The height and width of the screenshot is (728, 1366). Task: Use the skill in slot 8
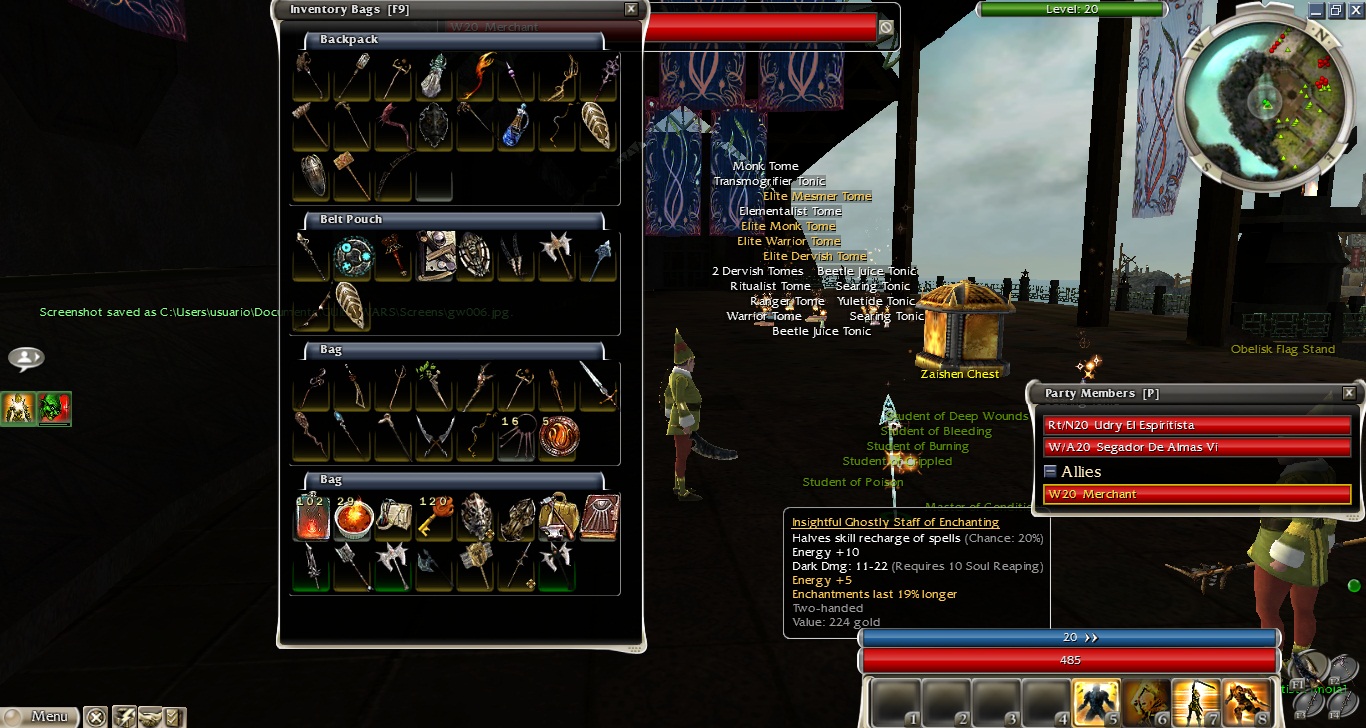pos(1245,702)
